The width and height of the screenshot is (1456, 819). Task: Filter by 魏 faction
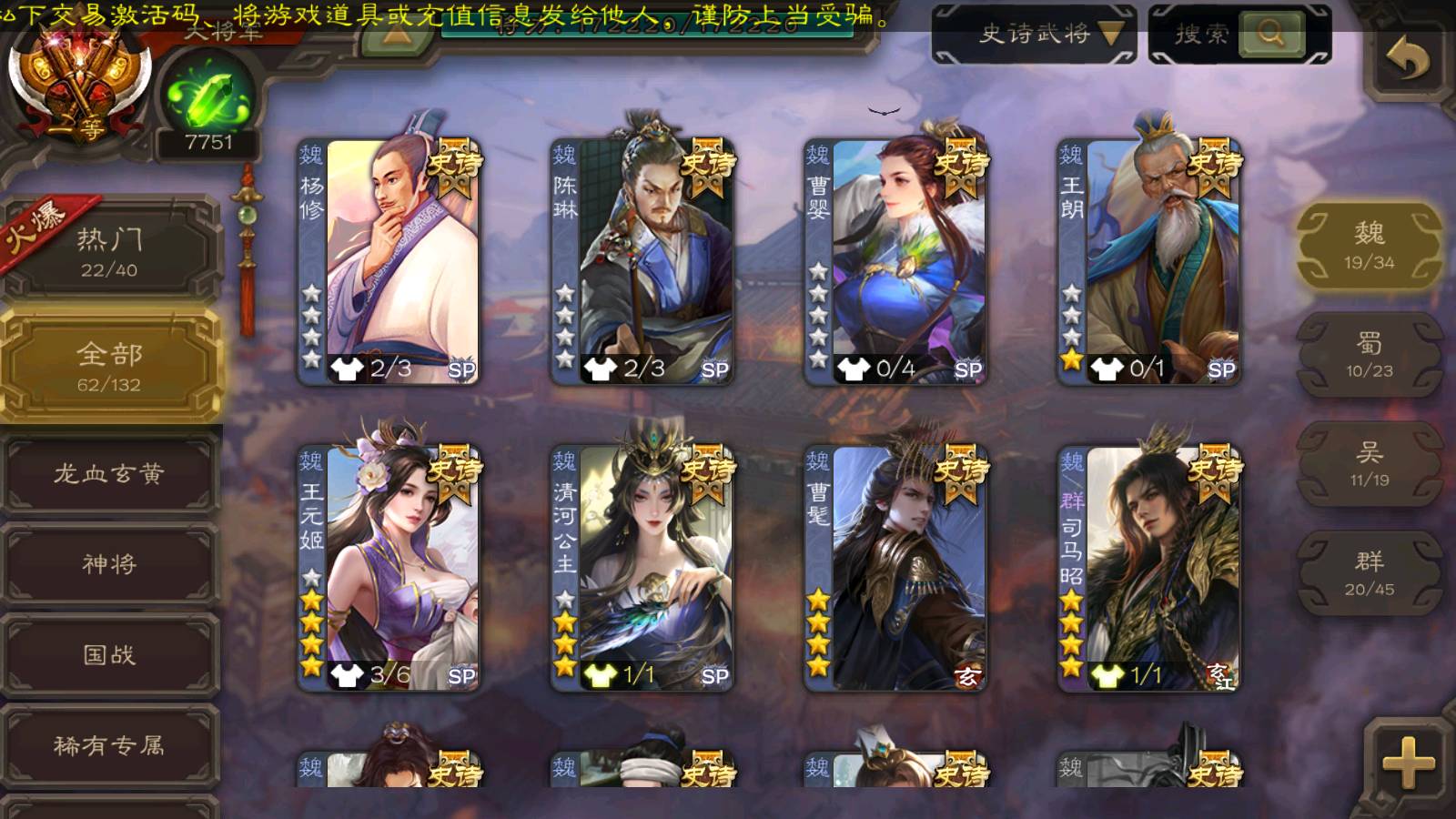pyautogui.click(x=1369, y=246)
